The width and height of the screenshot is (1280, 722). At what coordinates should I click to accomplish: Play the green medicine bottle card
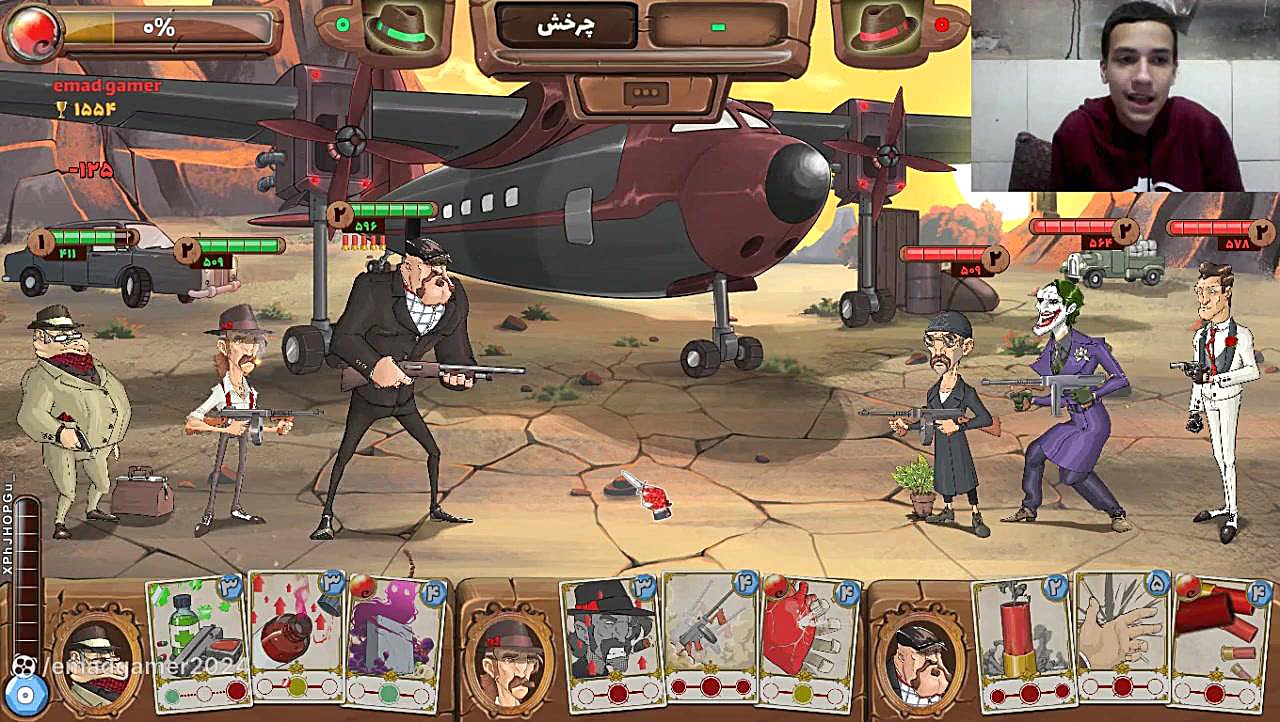[x=198, y=642]
